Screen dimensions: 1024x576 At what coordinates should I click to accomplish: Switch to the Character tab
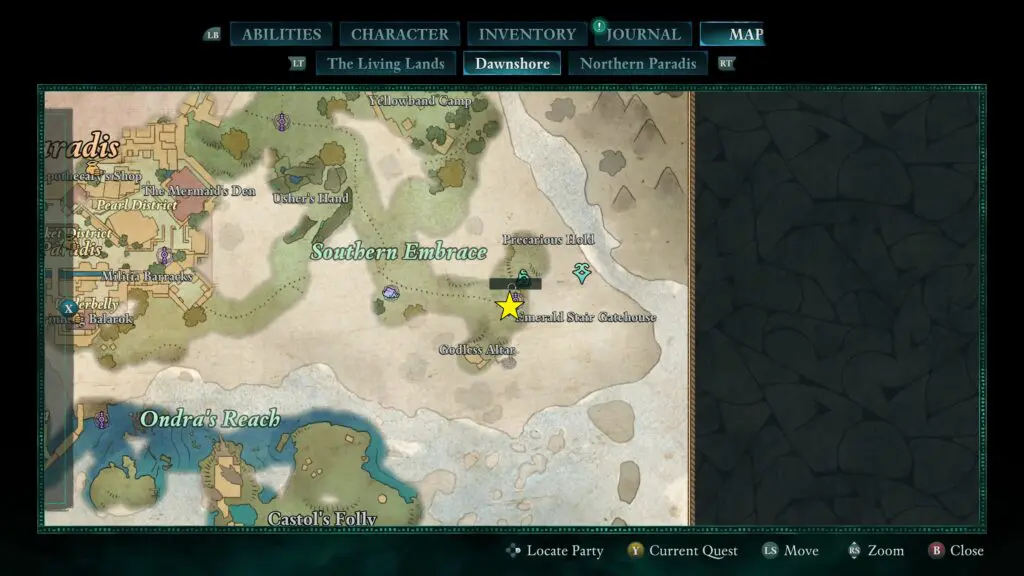[399, 34]
